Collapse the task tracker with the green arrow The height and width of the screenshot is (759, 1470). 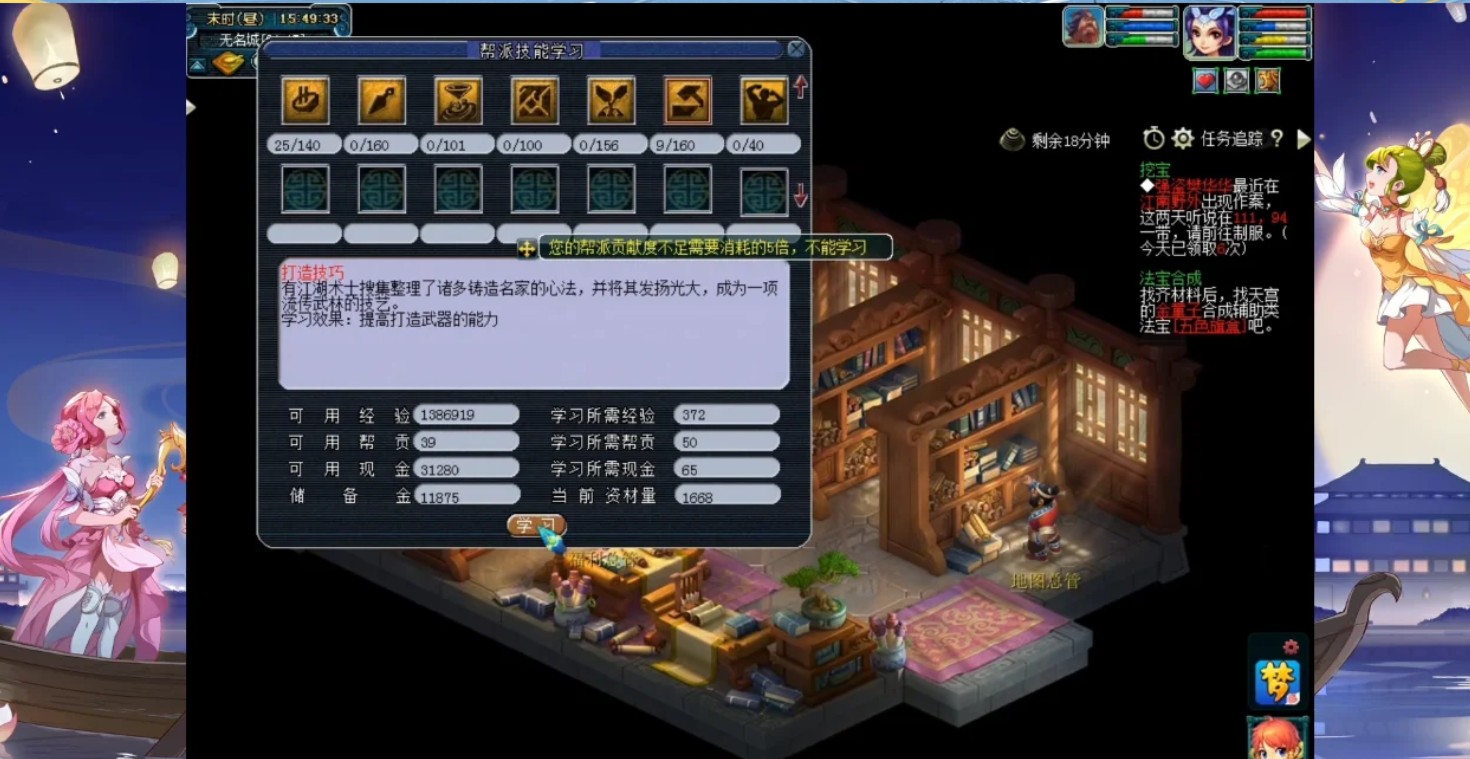(x=1305, y=140)
